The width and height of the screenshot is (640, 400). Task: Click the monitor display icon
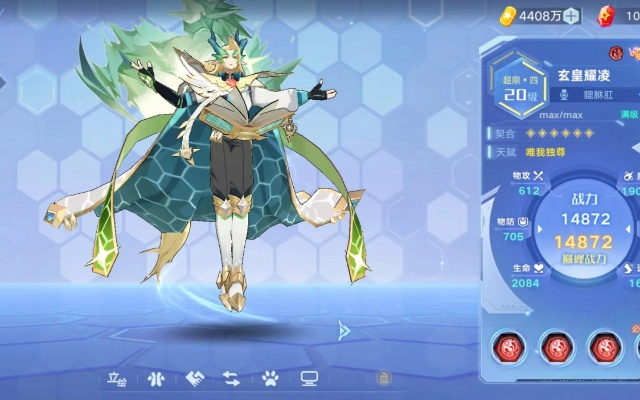(309, 379)
